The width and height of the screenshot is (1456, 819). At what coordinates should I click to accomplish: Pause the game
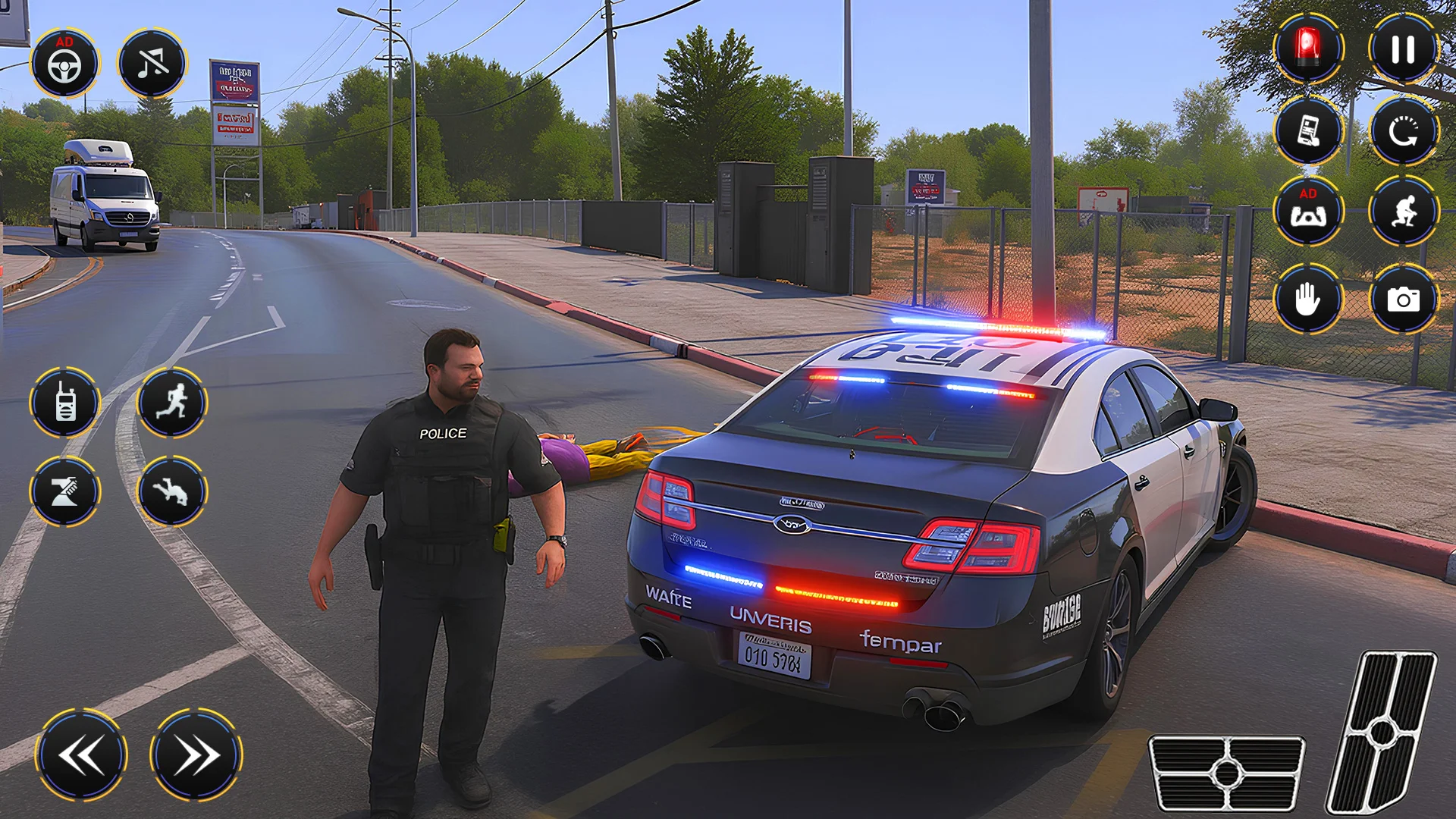click(x=1403, y=49)
